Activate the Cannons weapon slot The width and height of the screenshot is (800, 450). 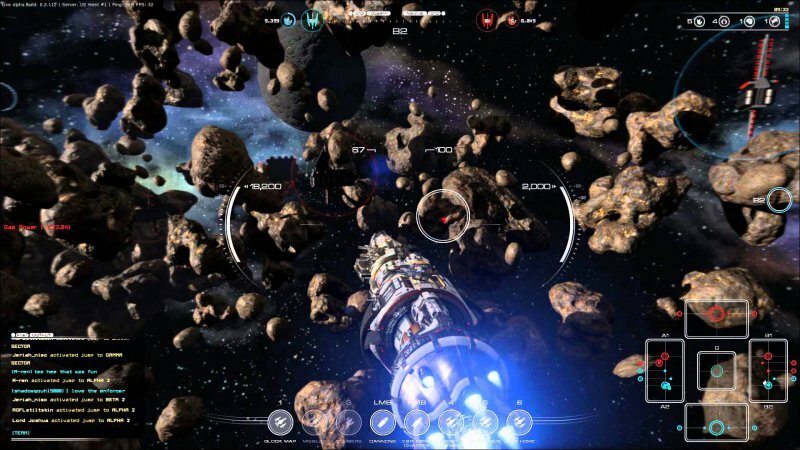[383, 422]
